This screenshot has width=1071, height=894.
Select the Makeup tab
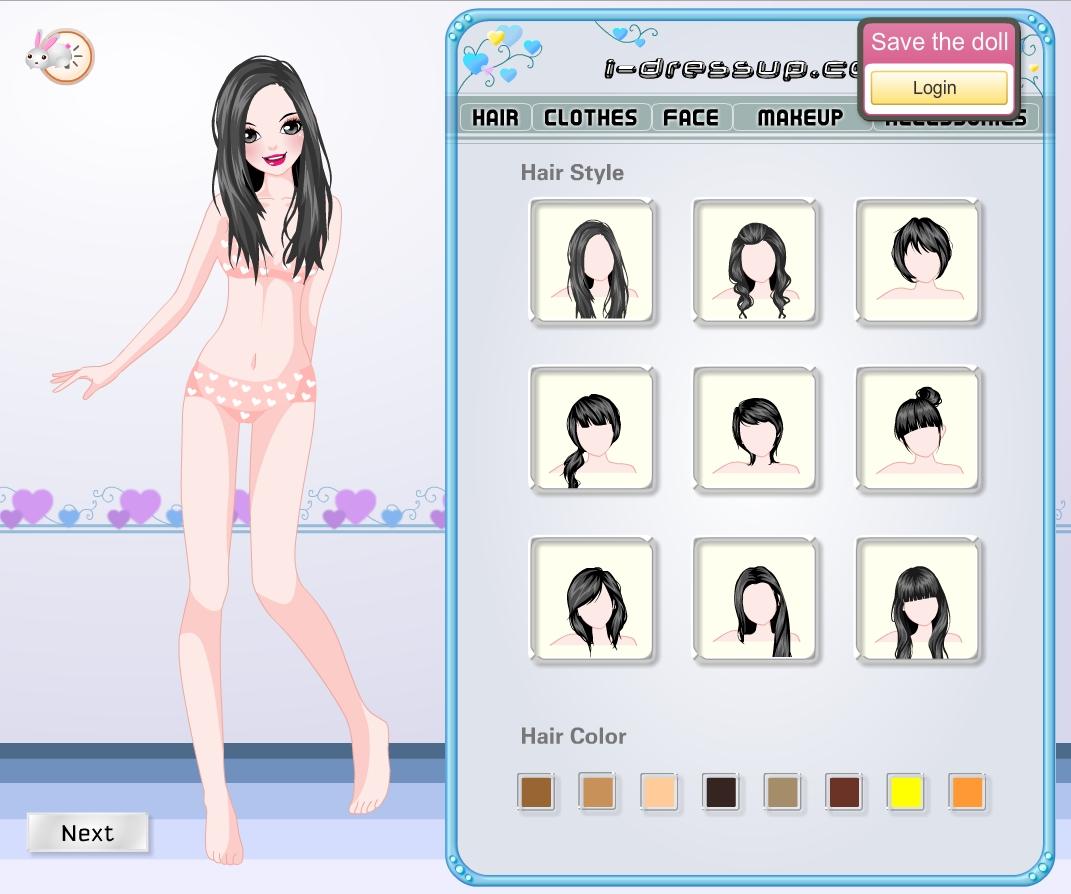(x=800, y=117)
